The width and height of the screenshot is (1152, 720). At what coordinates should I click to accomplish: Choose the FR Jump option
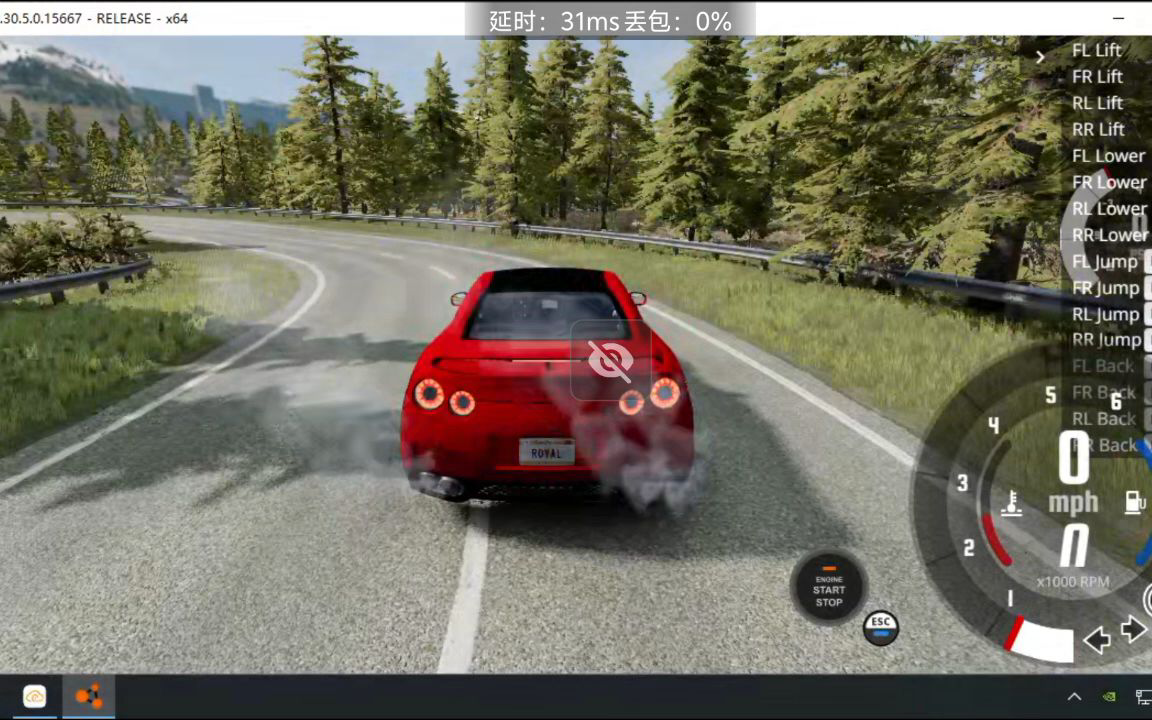coord(1105,288)
